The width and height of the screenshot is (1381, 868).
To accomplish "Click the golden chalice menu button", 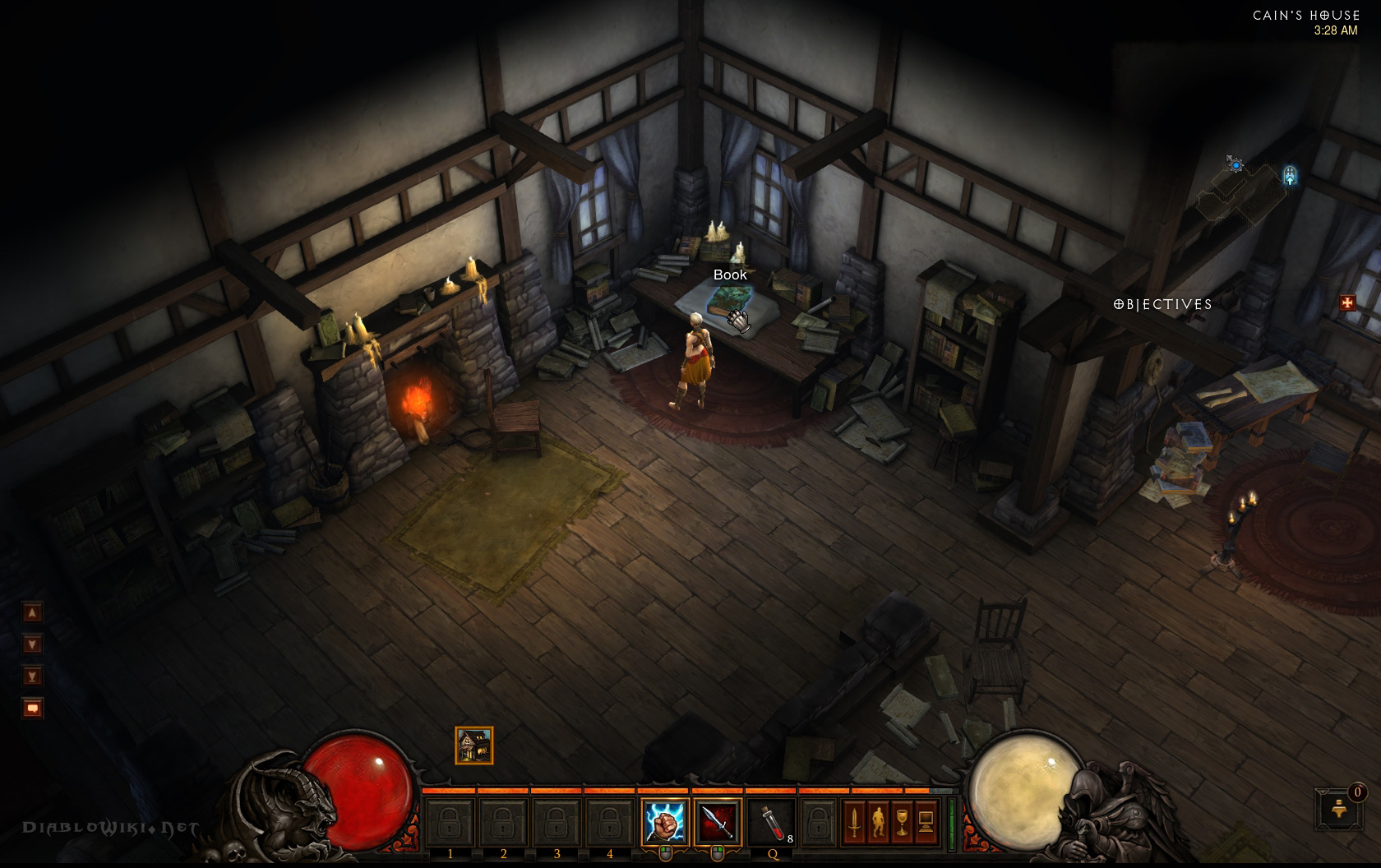I will [902, 820].
